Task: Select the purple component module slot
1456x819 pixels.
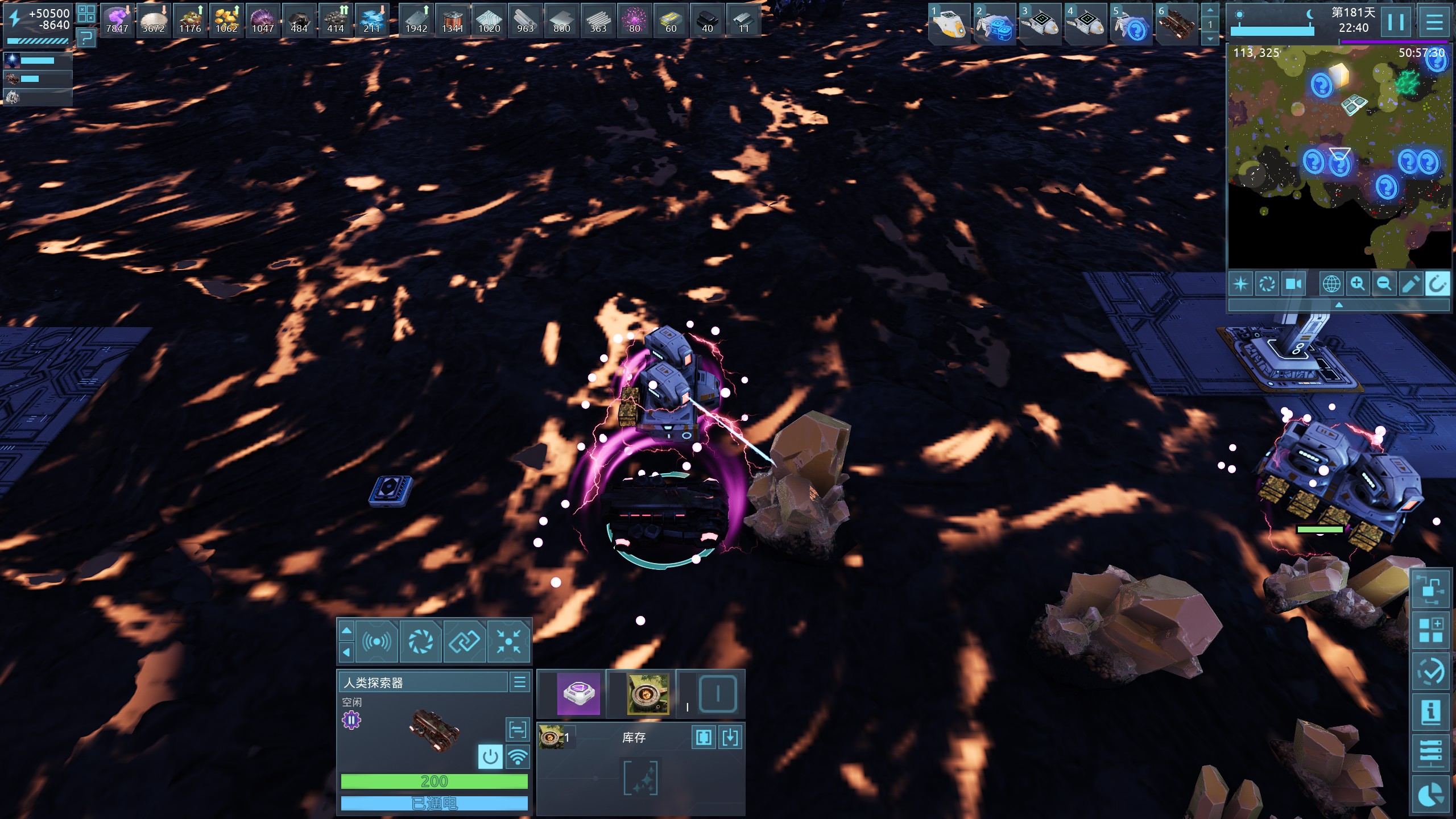Action: point(578,694)
